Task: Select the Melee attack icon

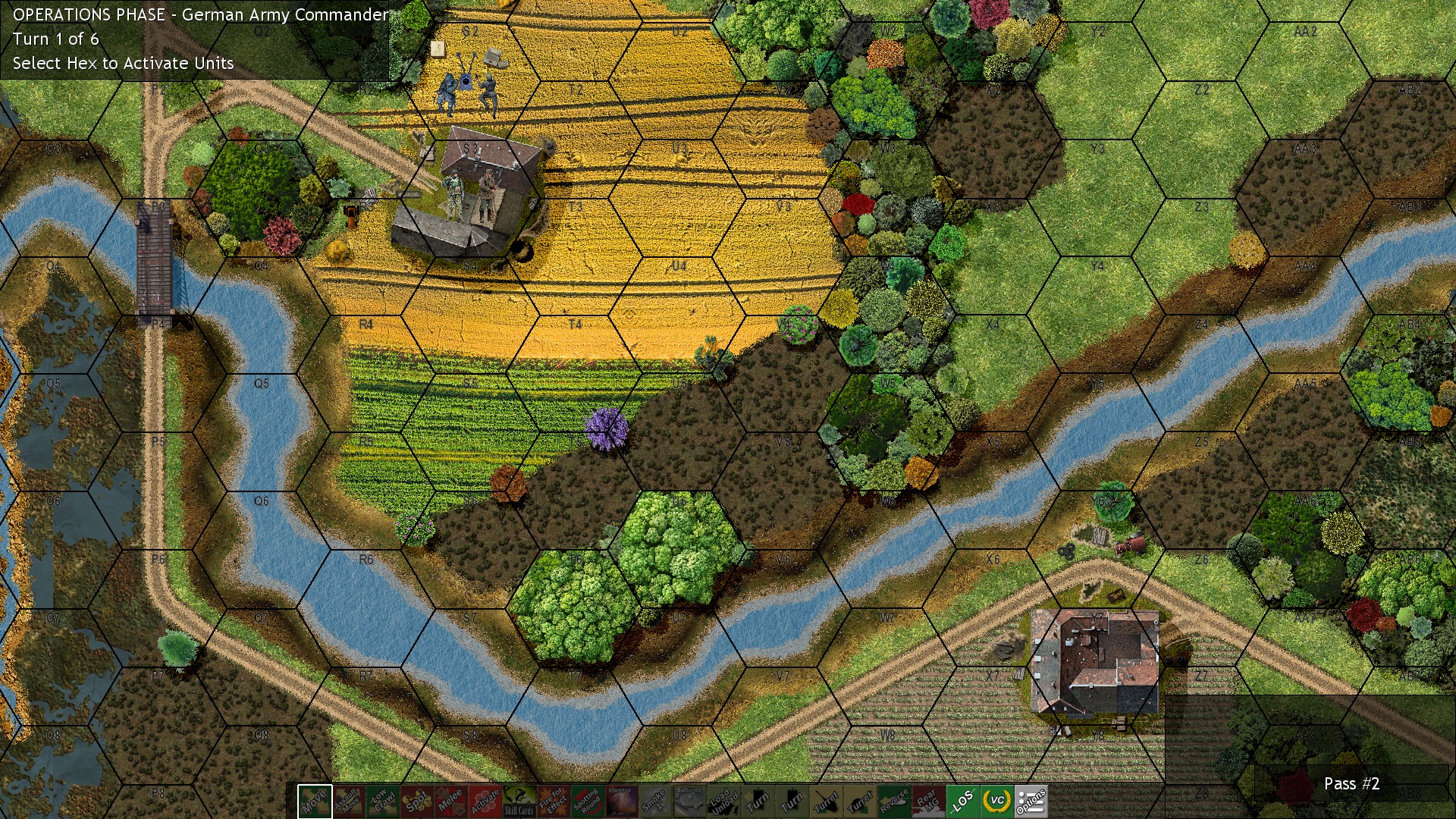Action: tap(453, 802)
